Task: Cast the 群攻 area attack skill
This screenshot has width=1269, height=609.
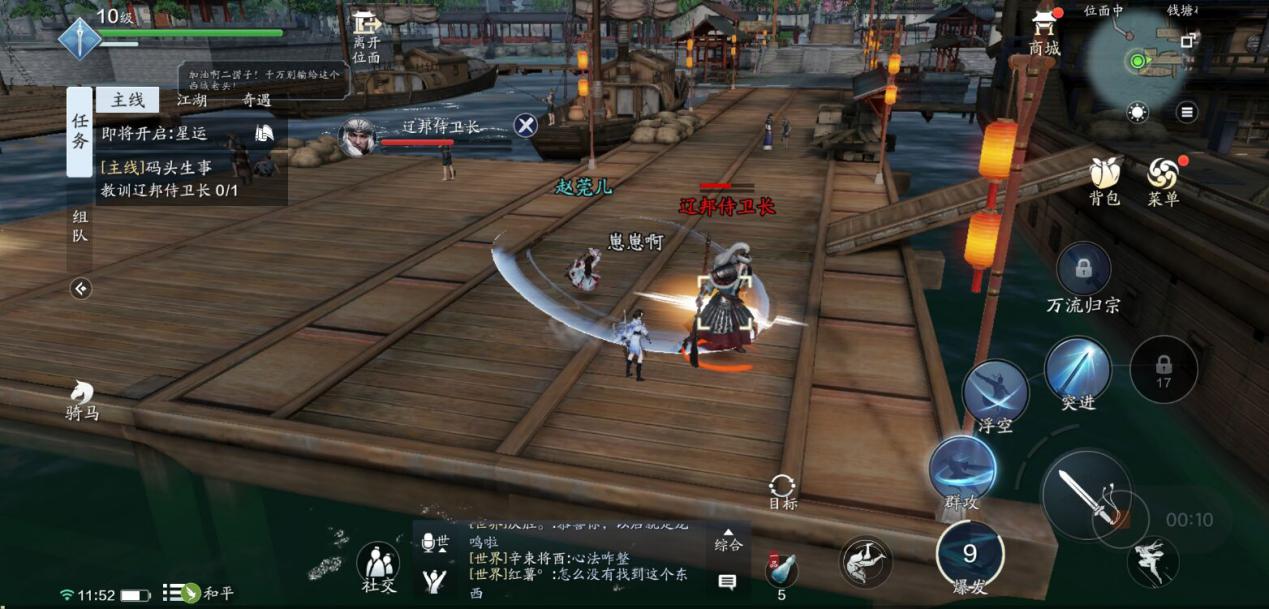Action: (962, 470)
